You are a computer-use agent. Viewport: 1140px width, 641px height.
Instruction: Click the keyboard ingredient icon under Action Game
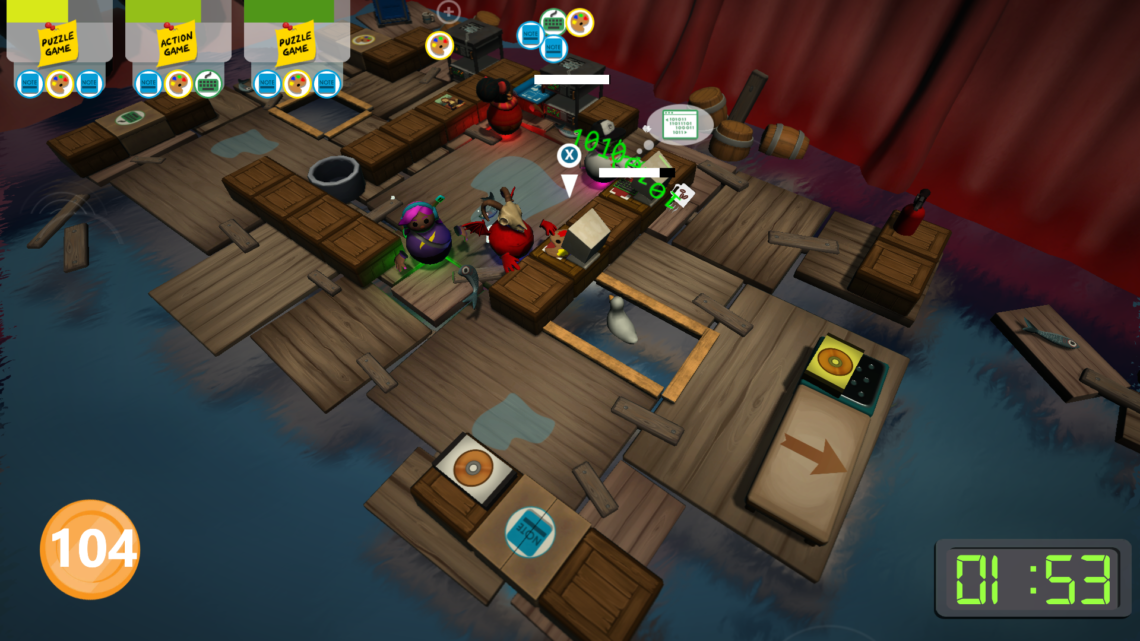coord(208,83)
